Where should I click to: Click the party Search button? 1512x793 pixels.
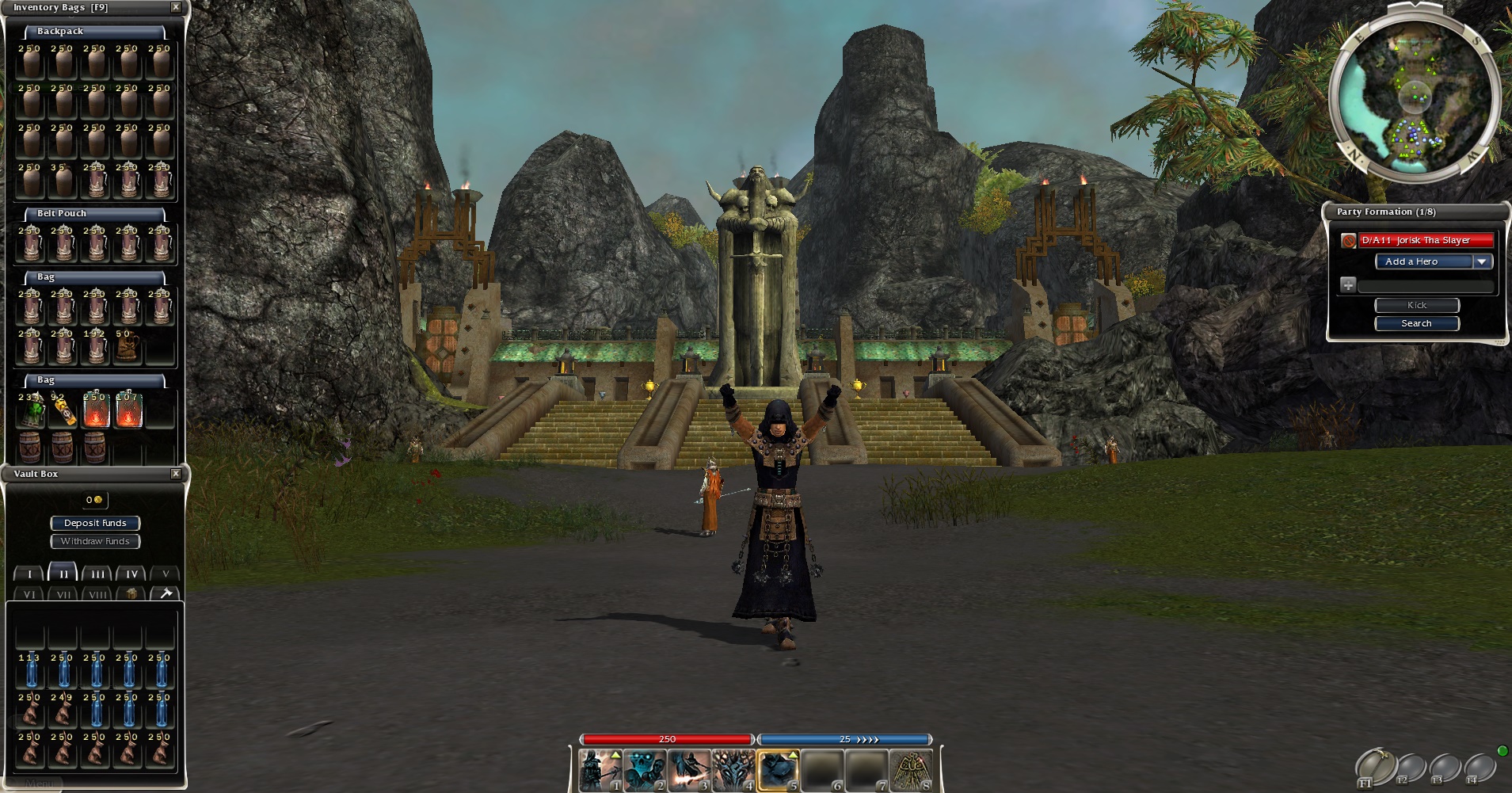[x=1416, y=323]
